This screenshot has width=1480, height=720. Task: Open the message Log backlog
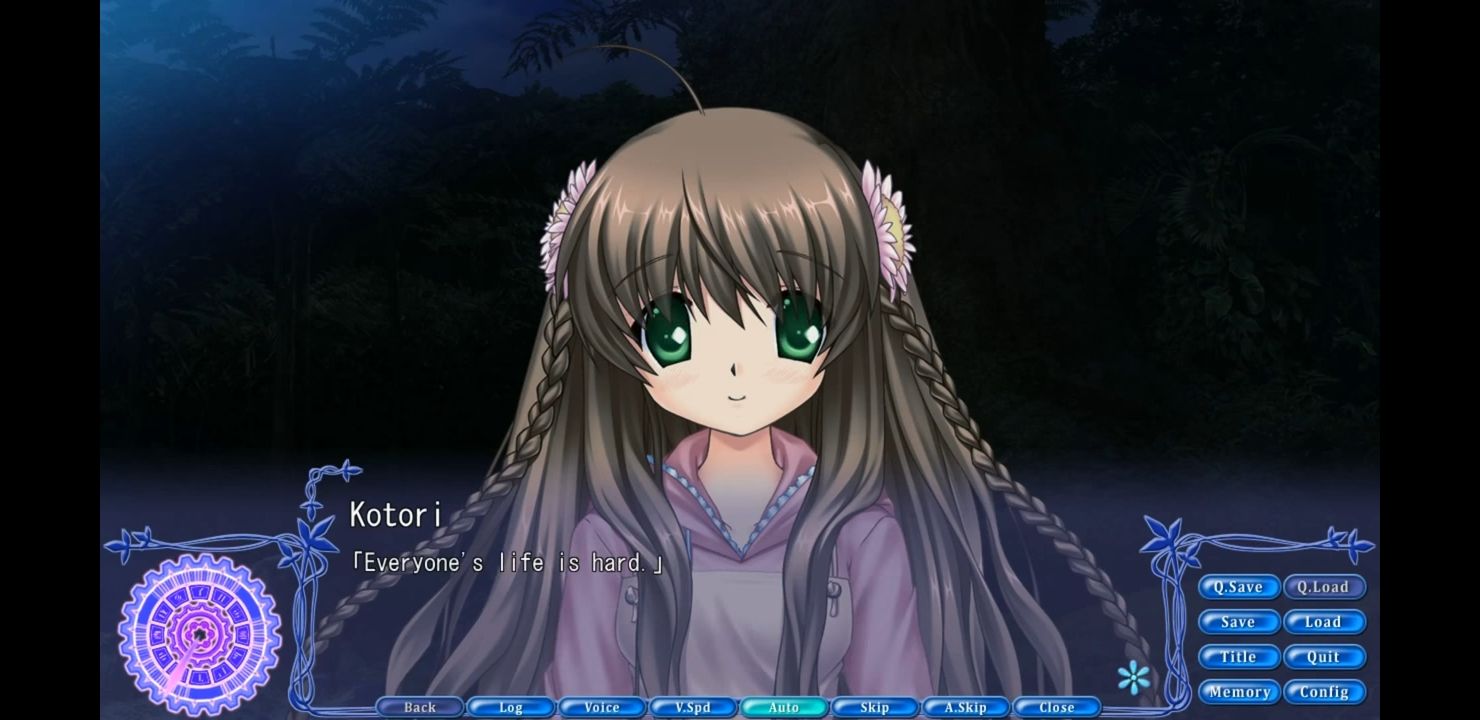coord(510,706)
